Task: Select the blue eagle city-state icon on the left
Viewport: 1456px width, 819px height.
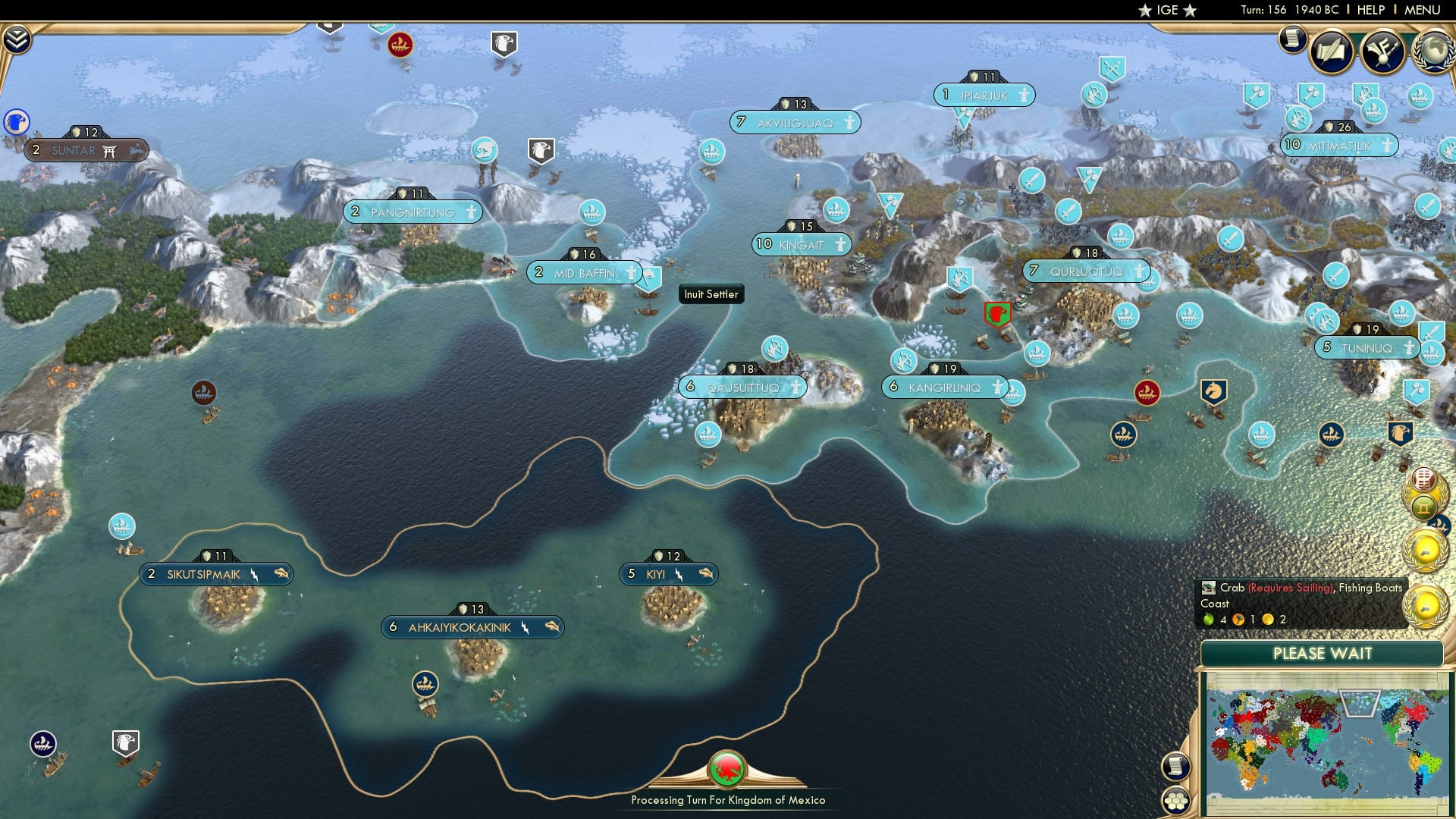Action: 15,120
